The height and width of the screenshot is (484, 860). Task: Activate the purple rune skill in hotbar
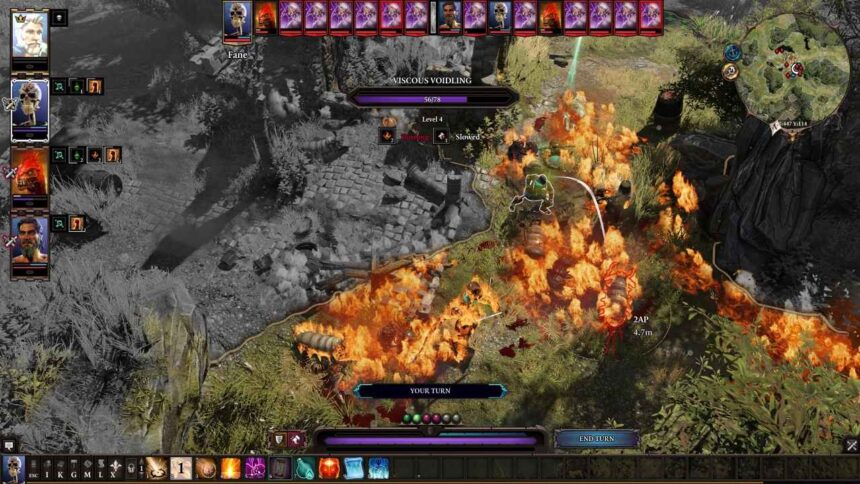pos(255,468)
